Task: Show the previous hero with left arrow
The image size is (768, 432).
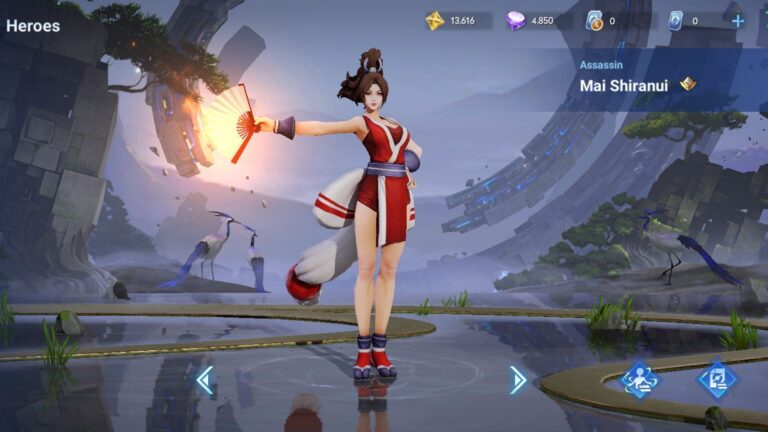Action: click(204, 379)
